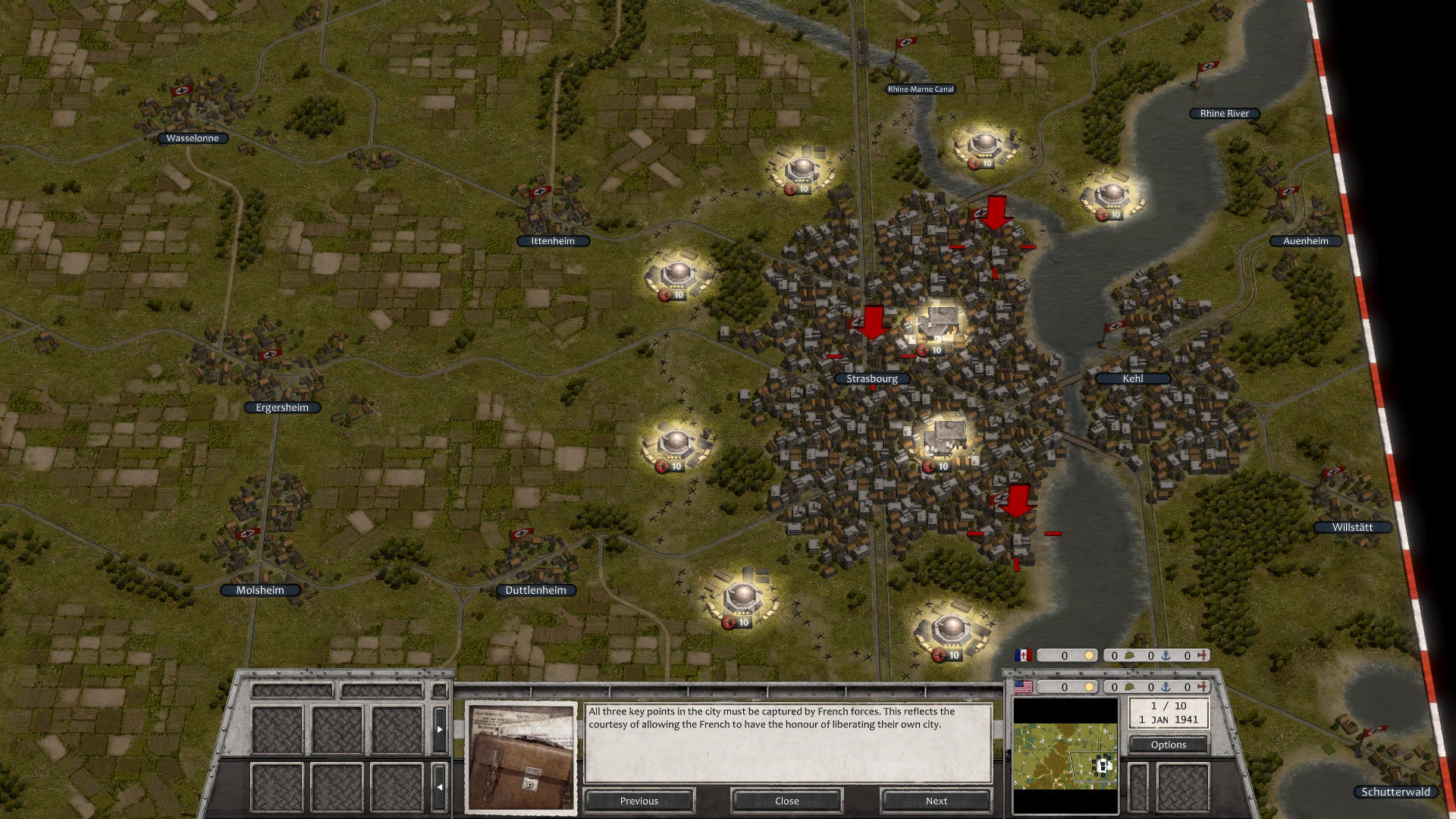Close the mission briefing dialog

tap(786, 801)
